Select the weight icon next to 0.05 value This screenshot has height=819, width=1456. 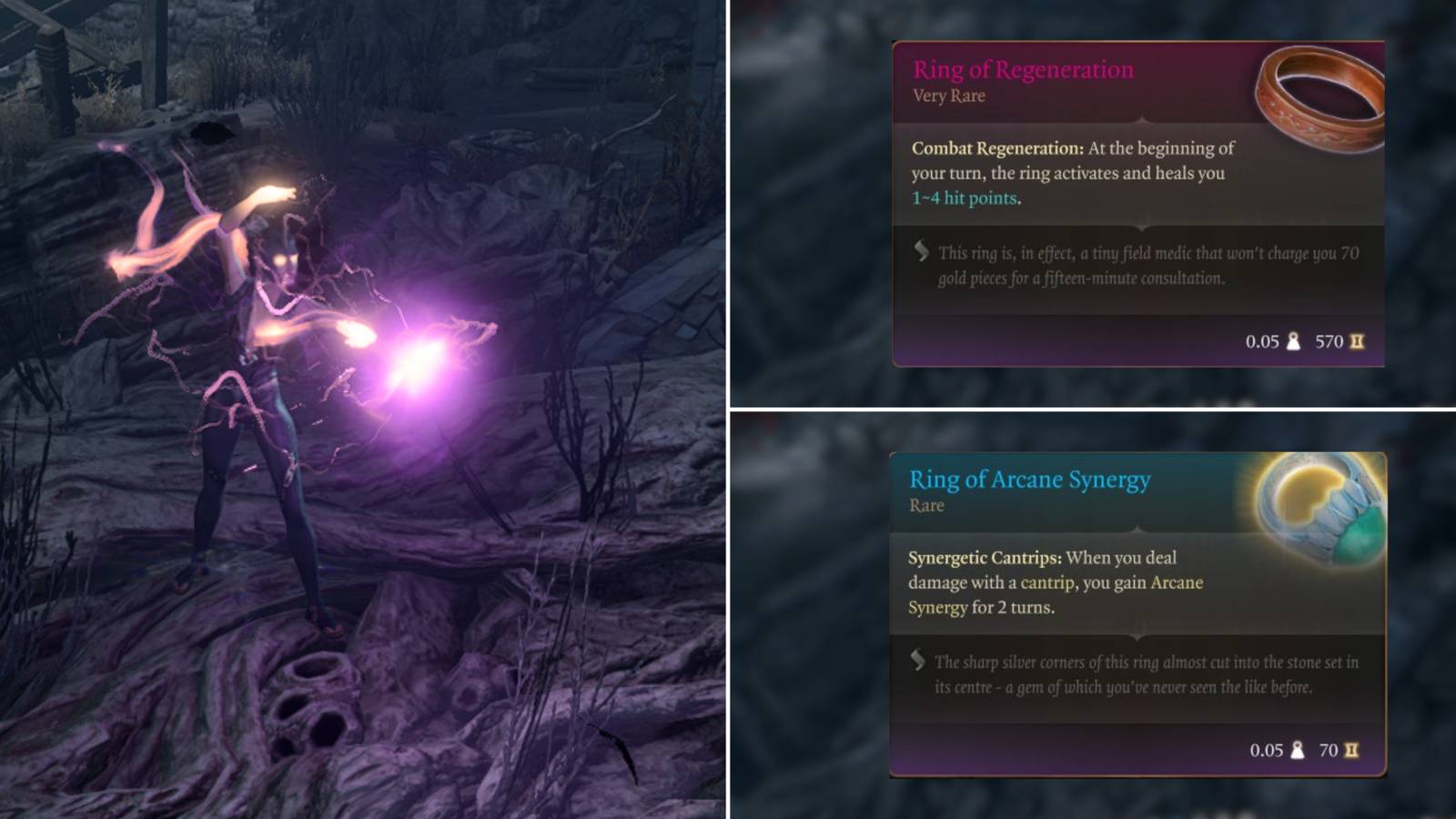(1291, 341)
